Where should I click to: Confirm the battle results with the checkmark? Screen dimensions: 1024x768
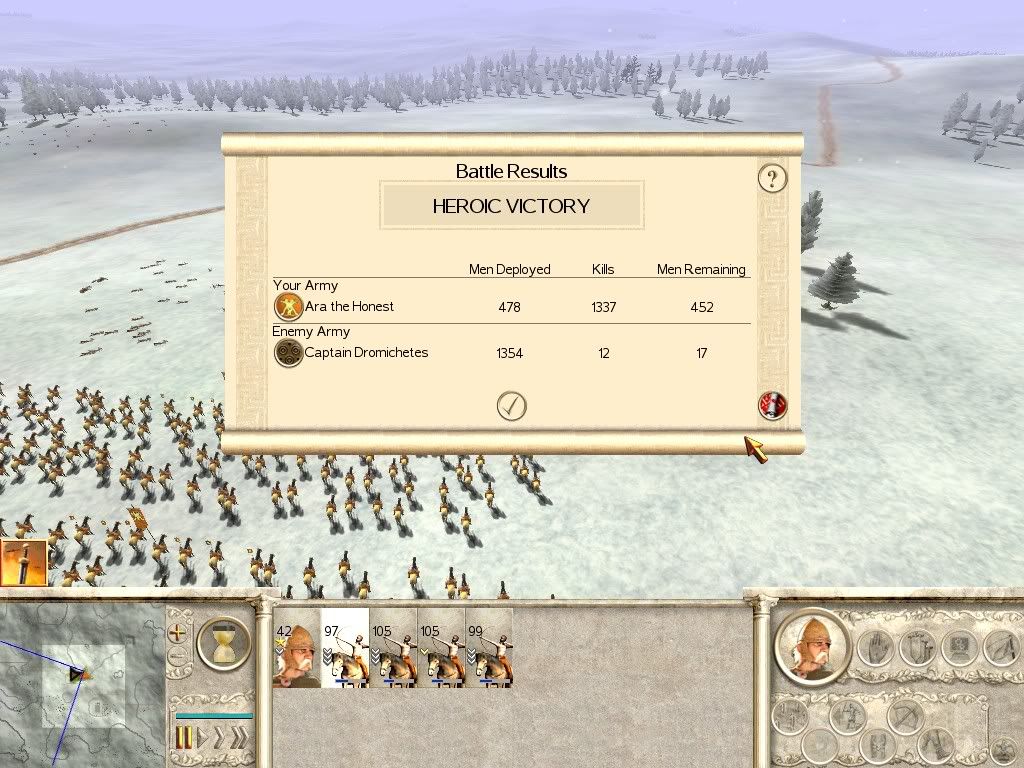511,405
